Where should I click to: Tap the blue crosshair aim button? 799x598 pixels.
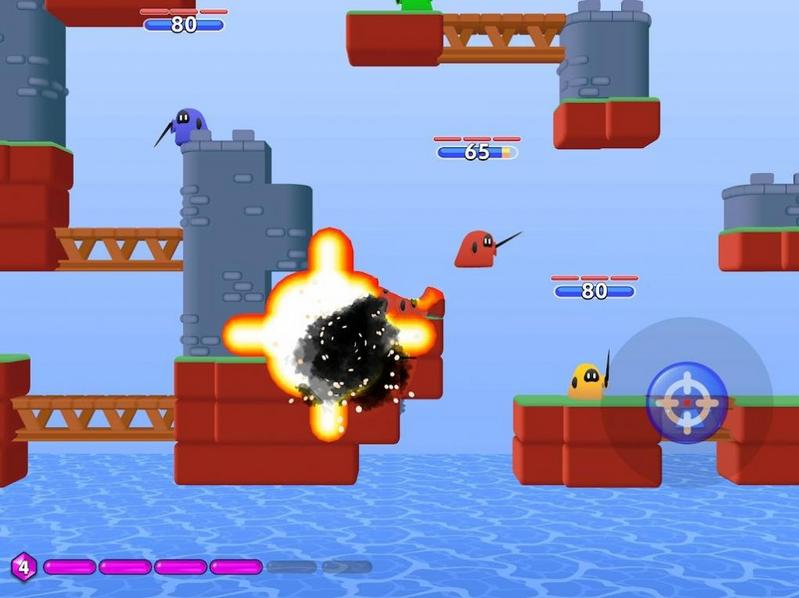point(687,402)
